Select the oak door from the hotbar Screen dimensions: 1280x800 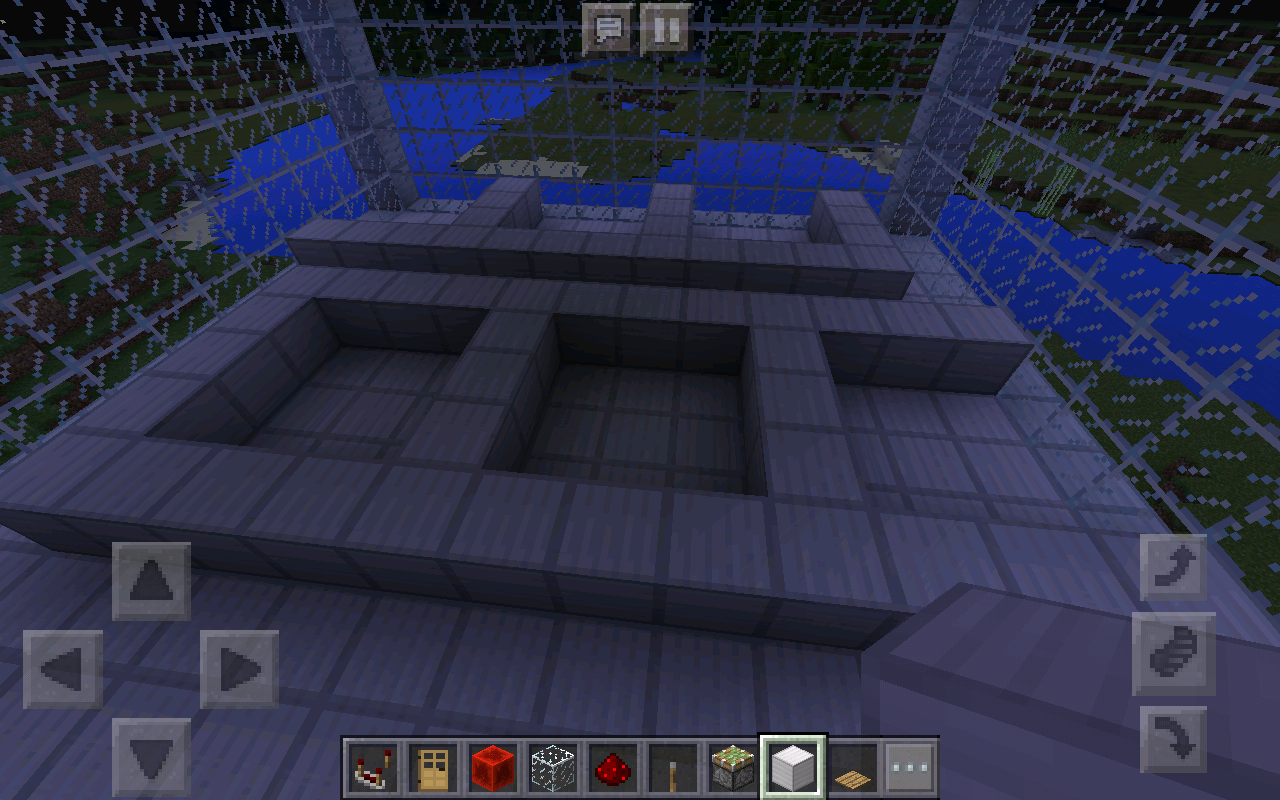[434, 767]
